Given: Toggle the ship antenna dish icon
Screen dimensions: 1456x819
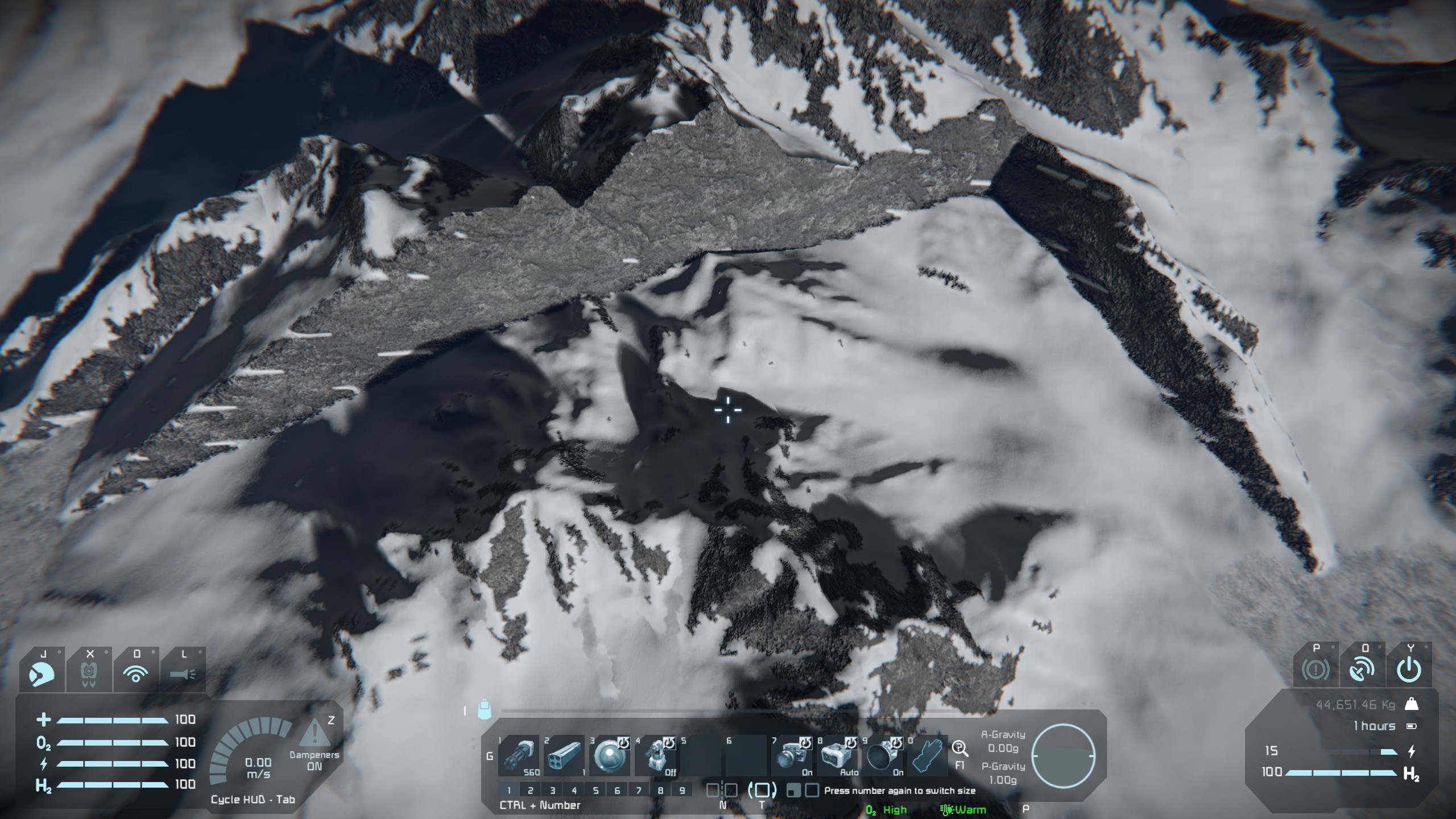Looking at the screenshot, I should point(1362,671).
